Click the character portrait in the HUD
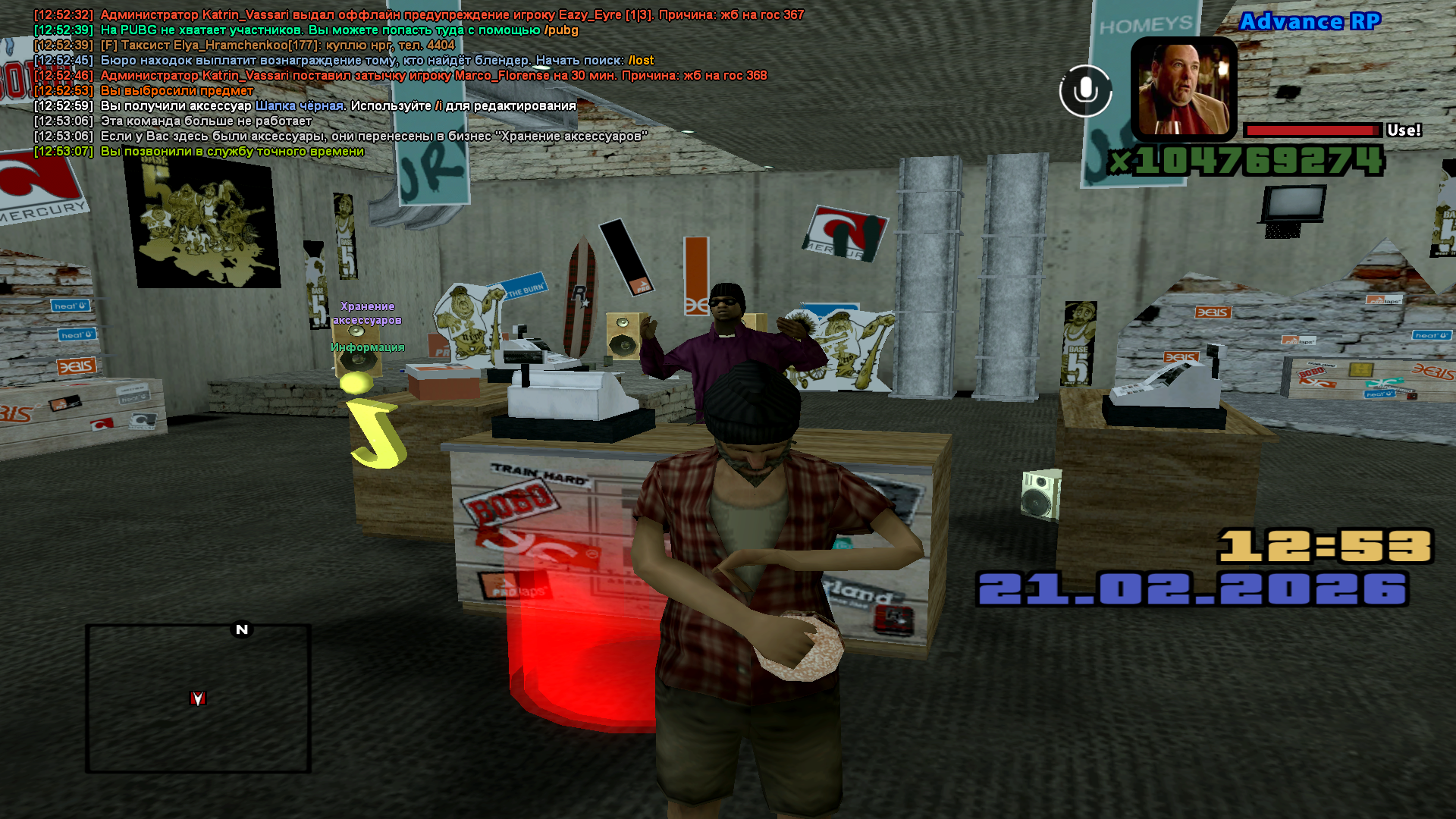1456x819 pixels. click(1184, 89)
